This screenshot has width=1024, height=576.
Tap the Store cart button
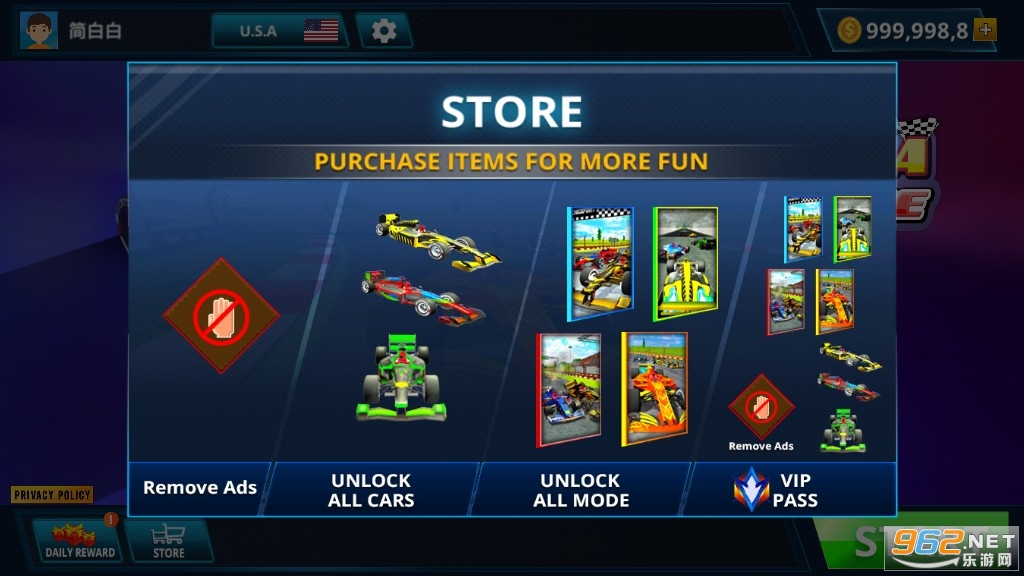[168, 540]
